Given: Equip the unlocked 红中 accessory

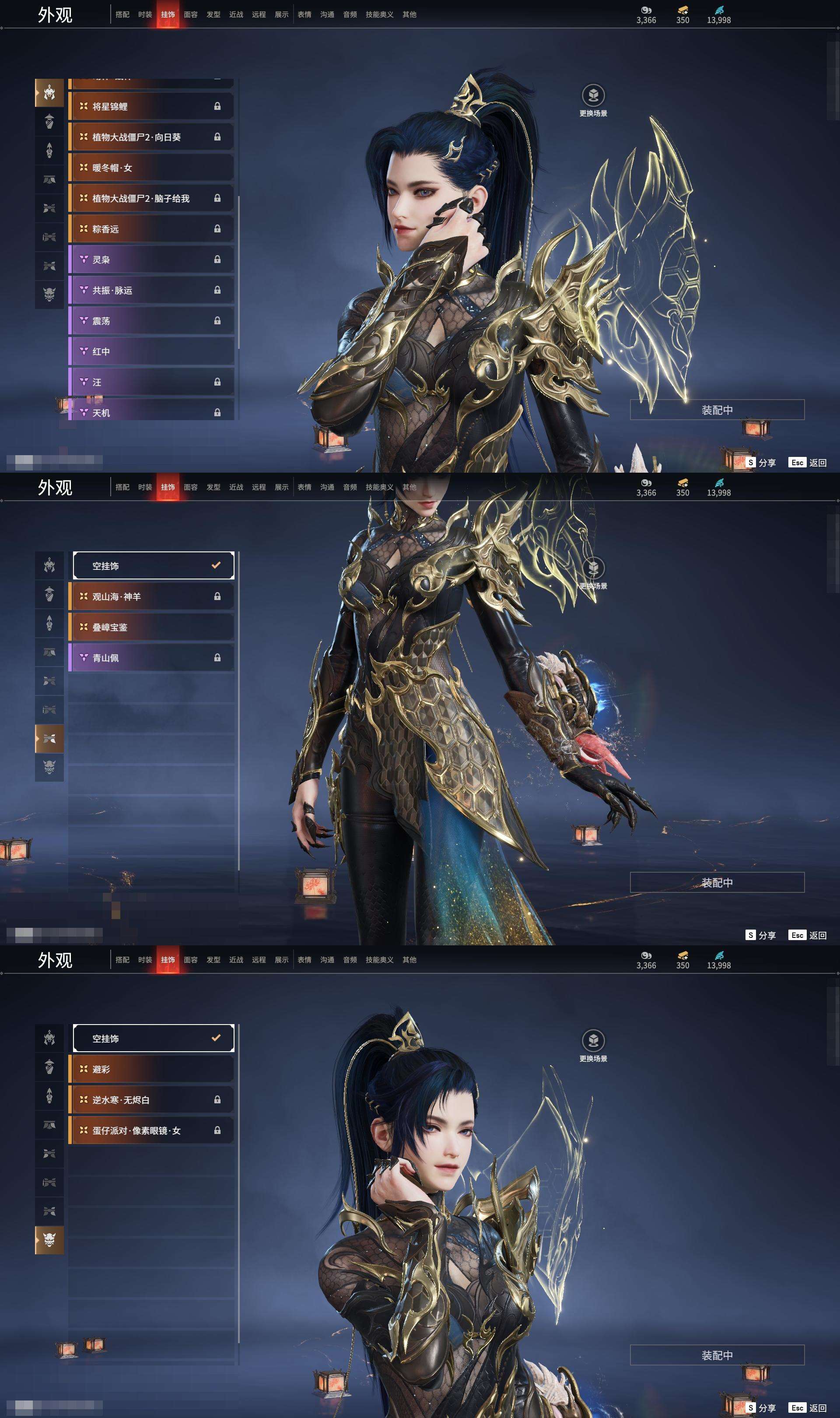Looking at the screenshot, I should click(150, 351).
